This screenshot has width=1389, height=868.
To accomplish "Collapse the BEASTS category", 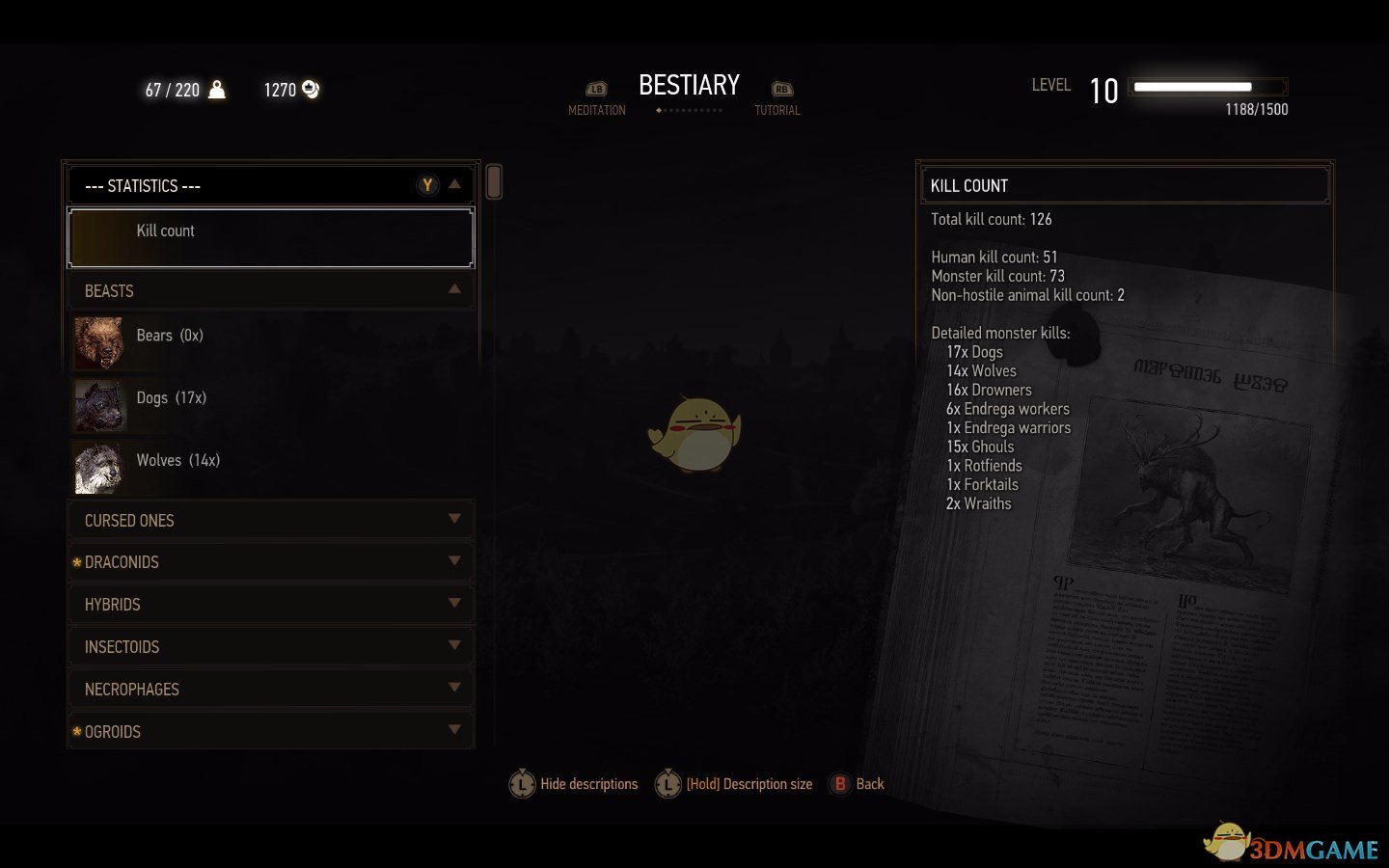I will [455, 288].
